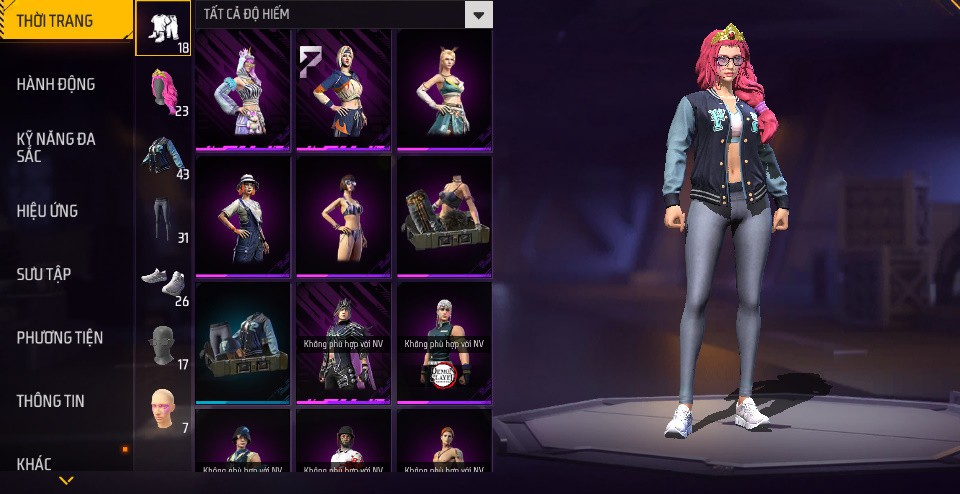Go to the Hiệu Ứng tab
This screenshot has width=960, height=494.
pos(47,211)
